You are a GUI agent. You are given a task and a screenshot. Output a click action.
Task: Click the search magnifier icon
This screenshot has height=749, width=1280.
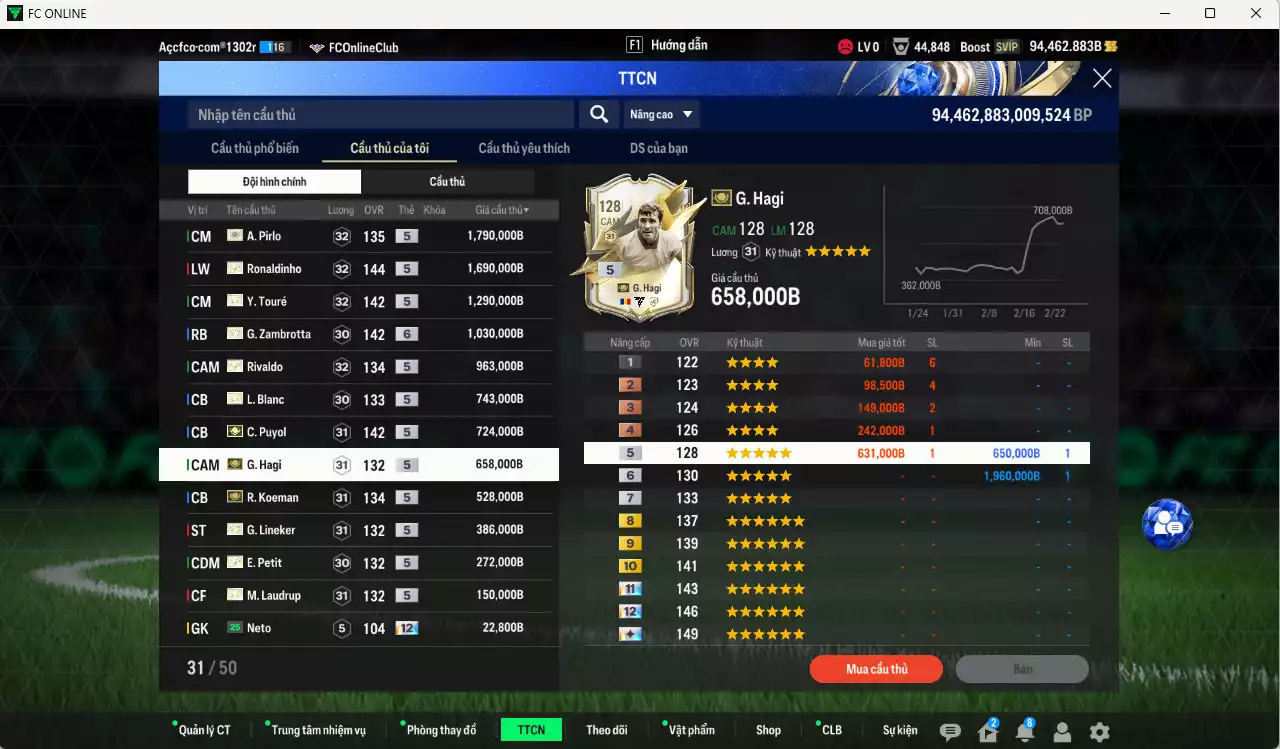click(598, 114)
